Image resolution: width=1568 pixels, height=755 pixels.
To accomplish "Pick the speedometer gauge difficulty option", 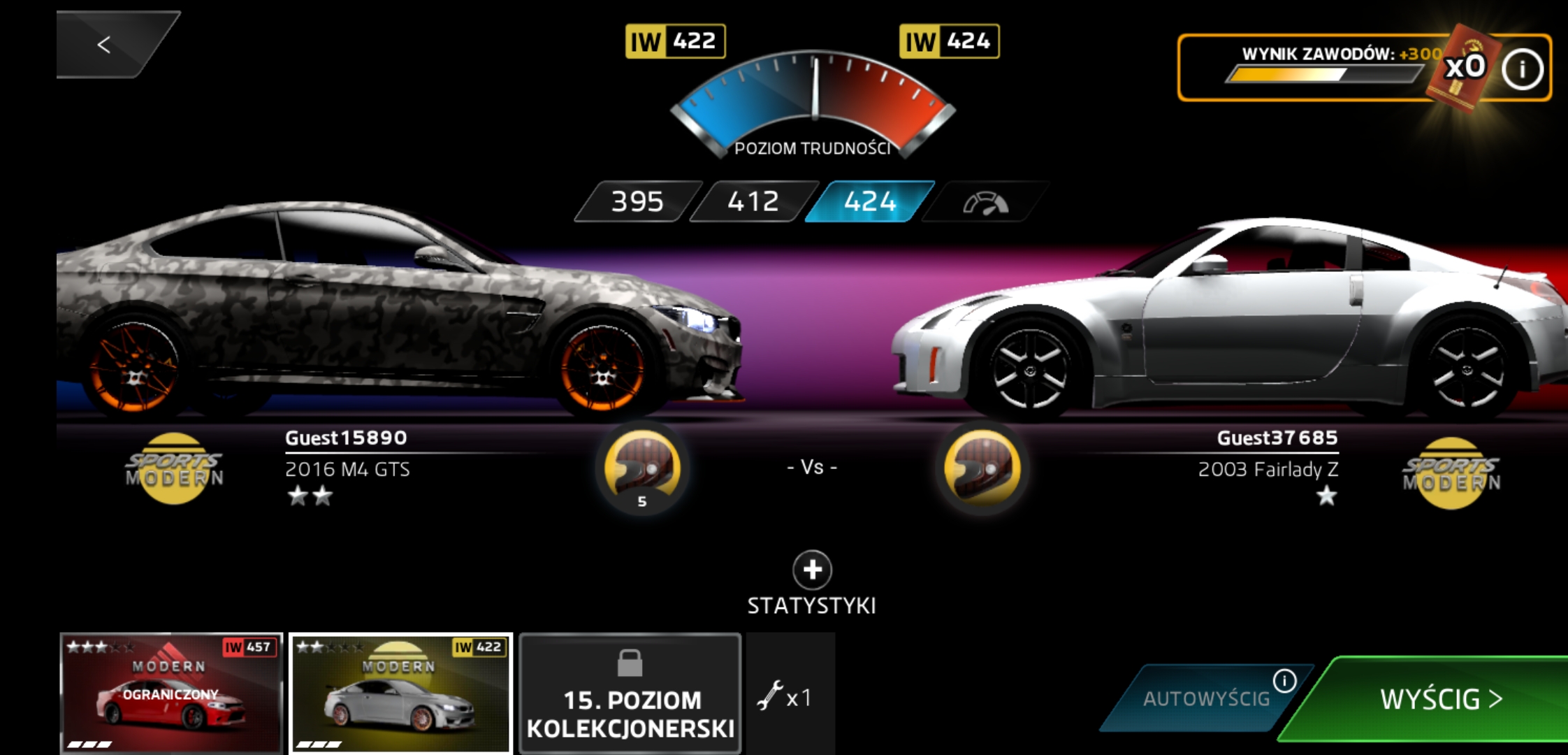I will click(x=985, y=203).
